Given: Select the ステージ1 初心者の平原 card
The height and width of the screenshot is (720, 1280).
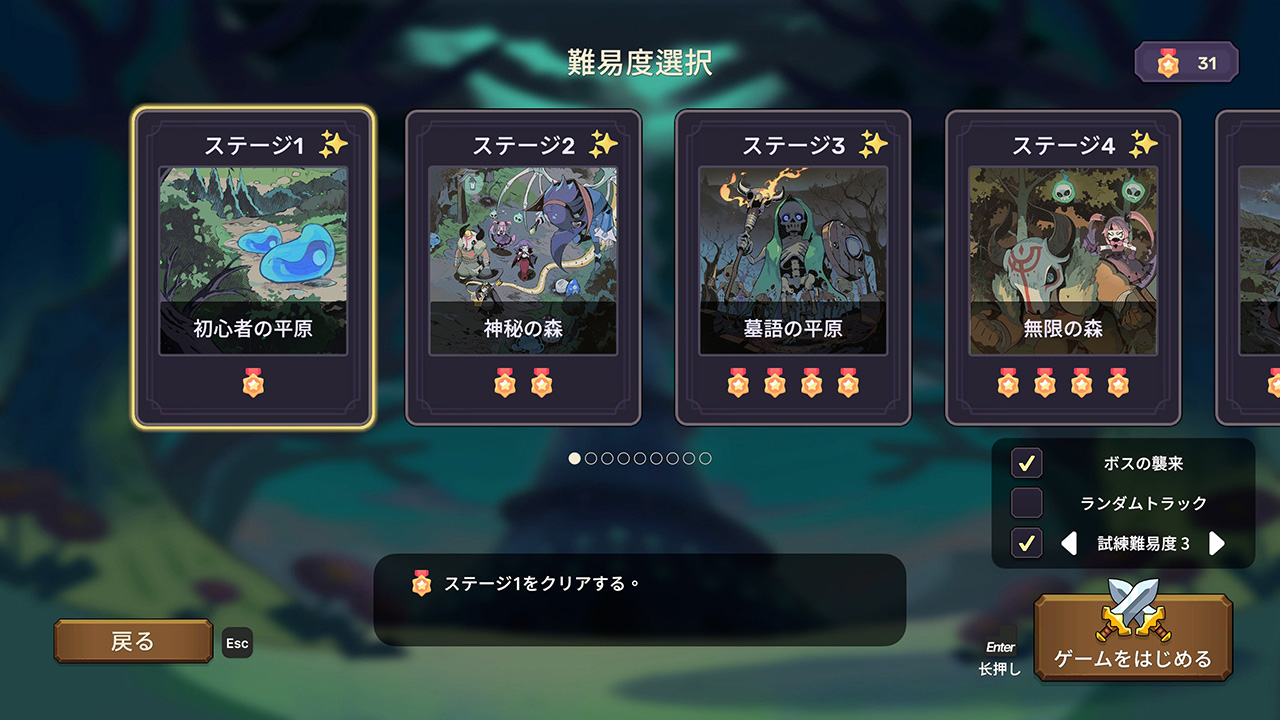Looking at the screenshot, I should (253, 268).
